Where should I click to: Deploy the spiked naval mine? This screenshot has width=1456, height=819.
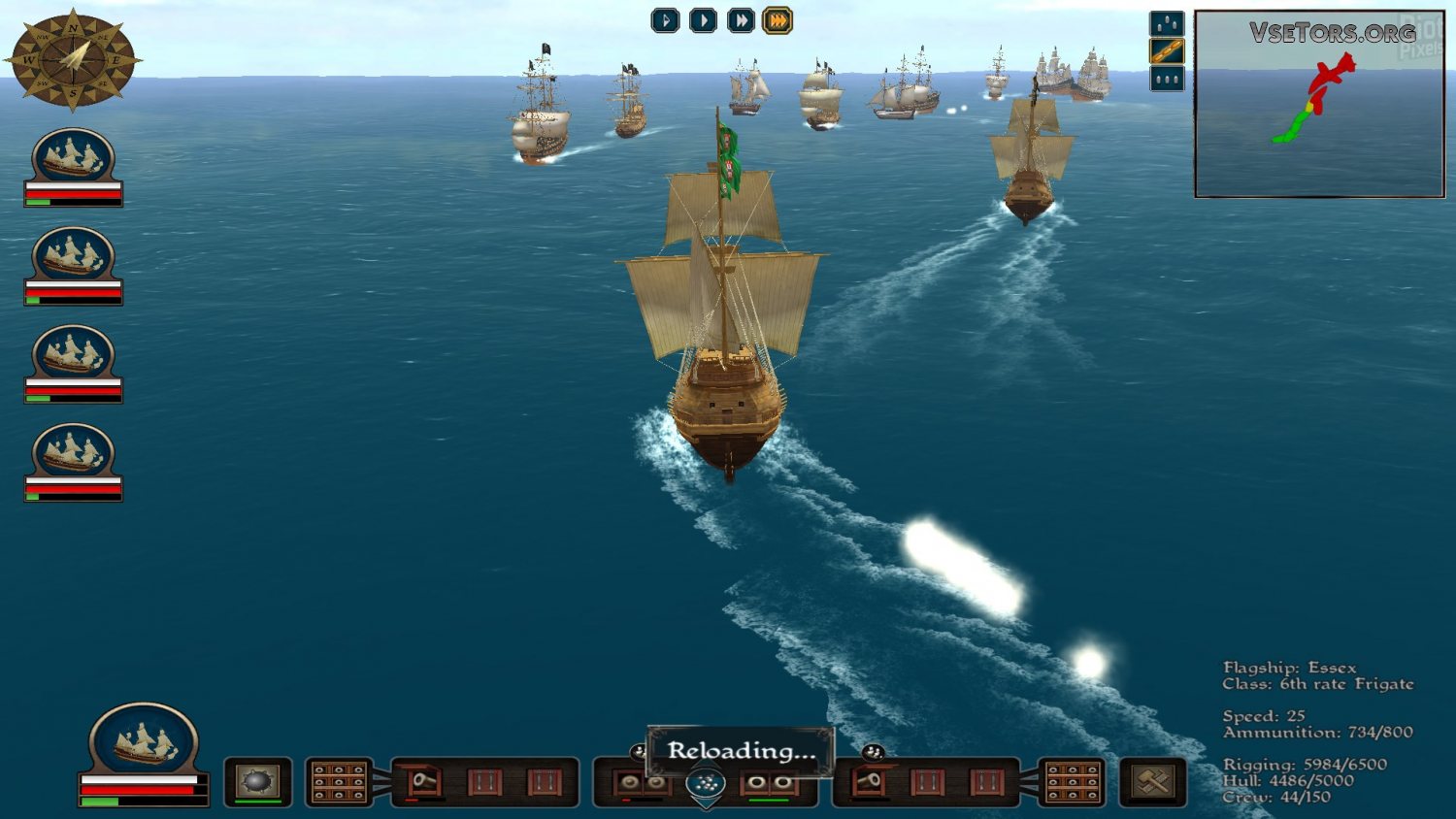tap(257, 781)
